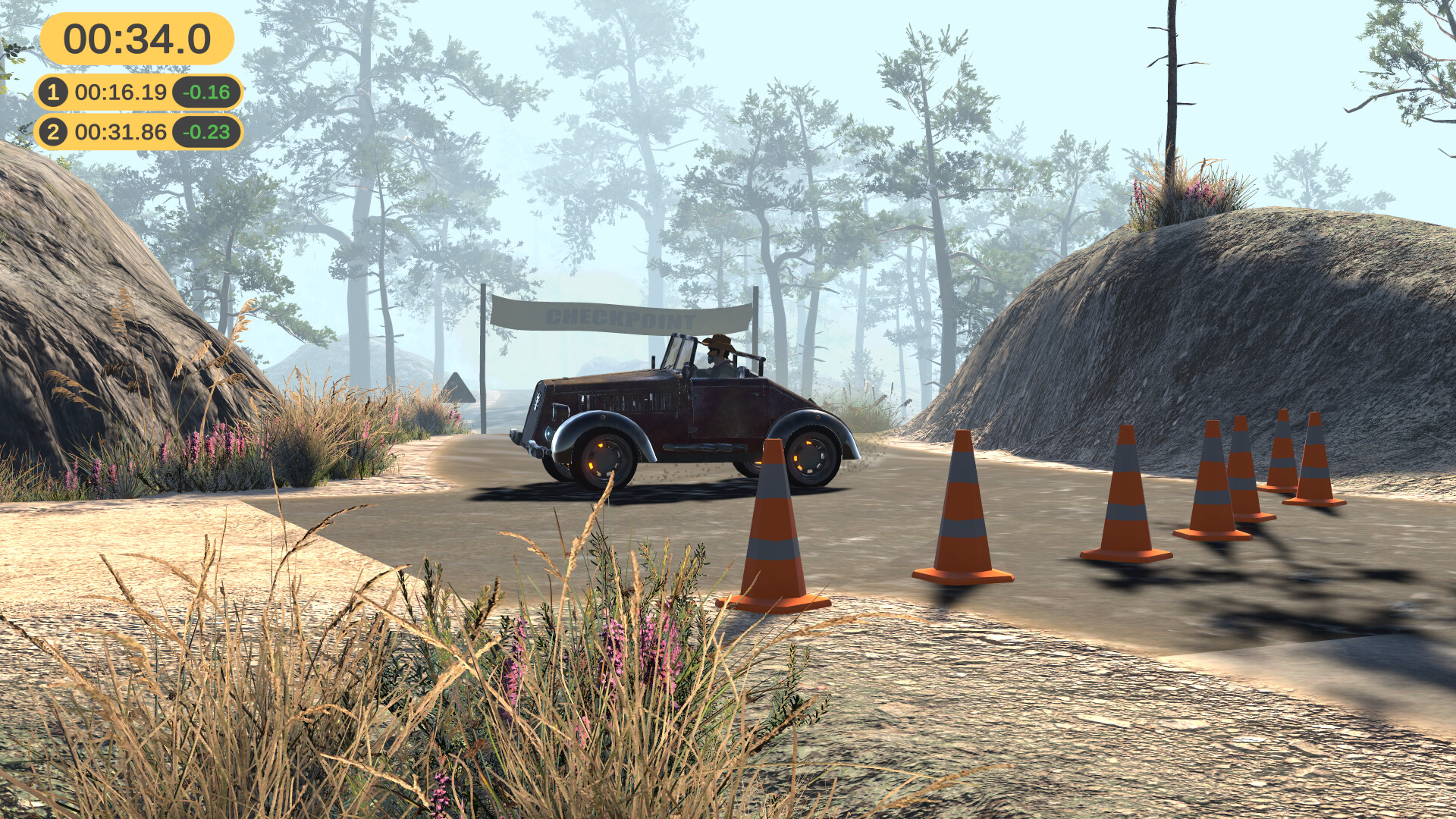Click the skull emblem on the car grille
Image resolution: width=1456 pixels, height=819 pixels.
pos(538,400)
